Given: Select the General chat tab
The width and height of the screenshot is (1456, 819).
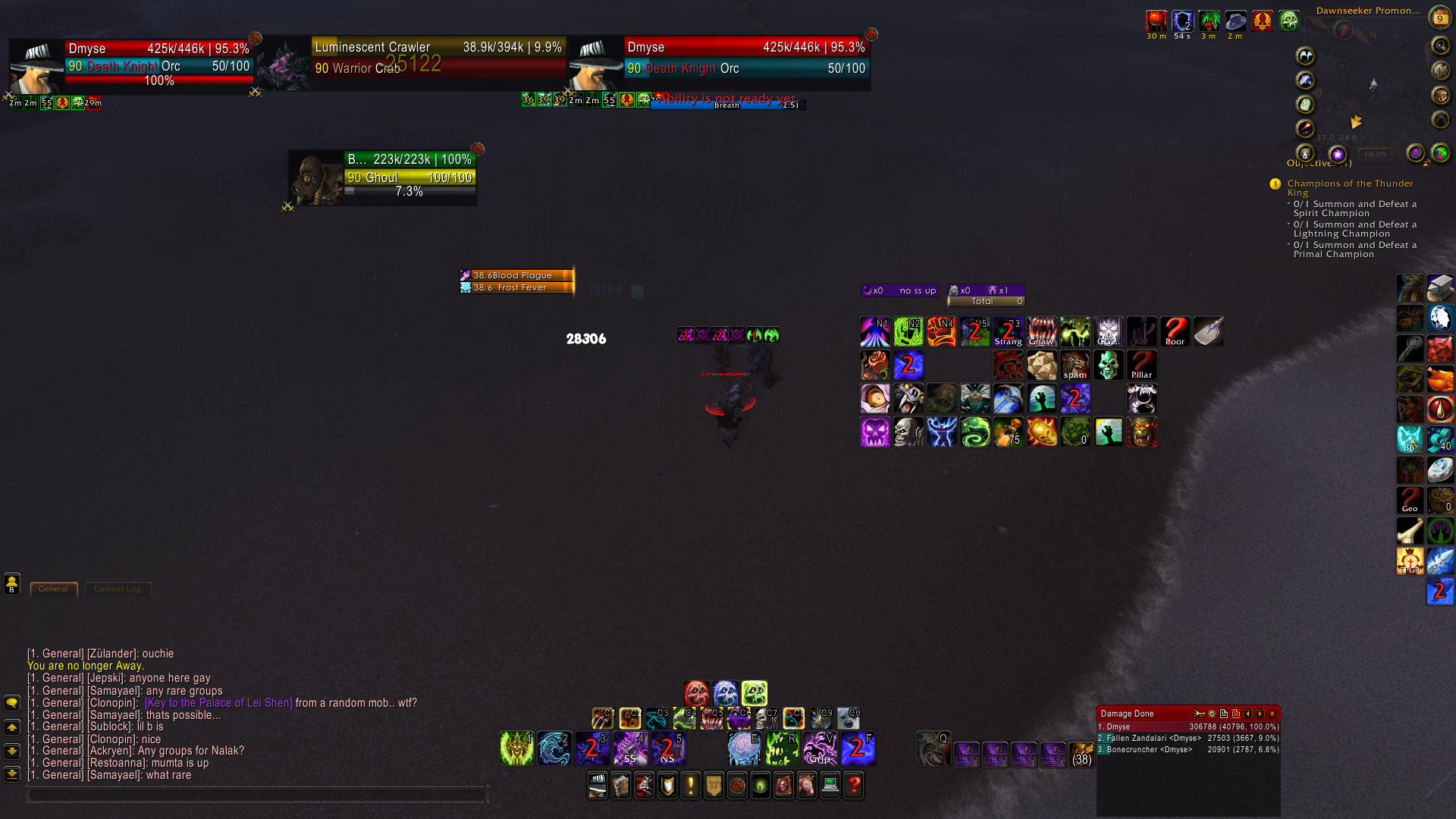Looking at the screenshot, I should click(53, 589).
